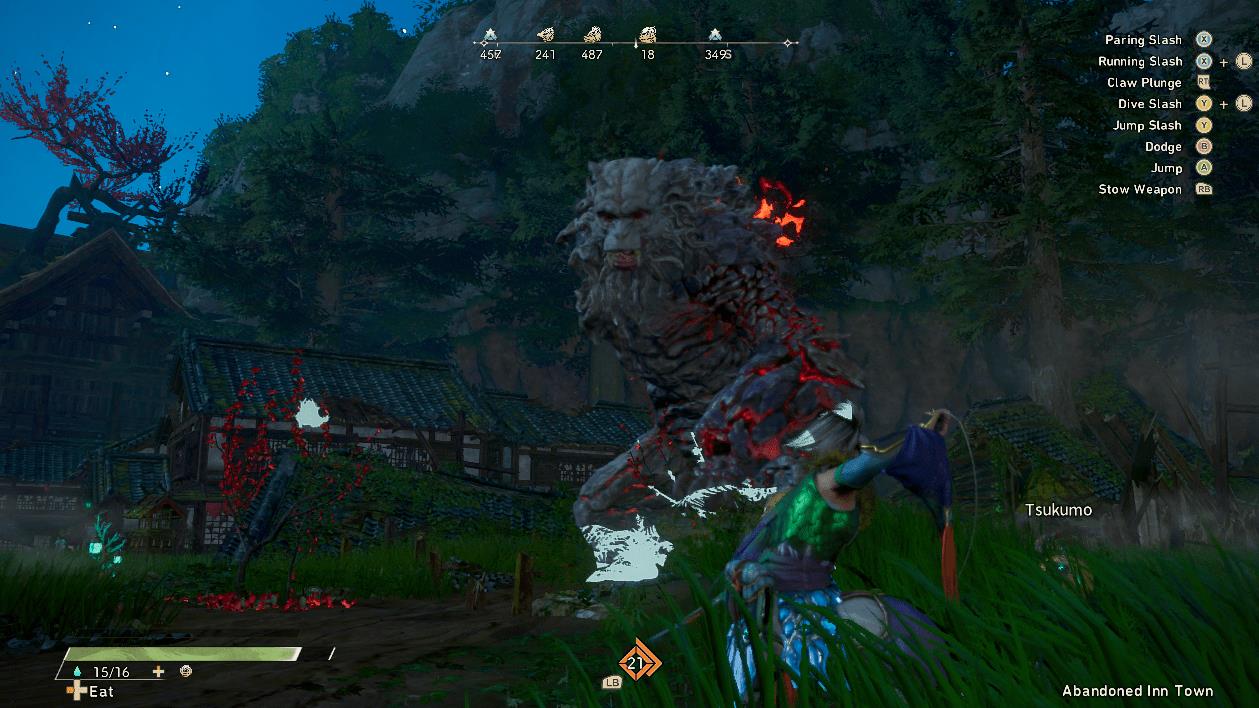The height and width of the screenshot is (708, 1259).
Task: Select the nearest beast marker at 18
Action: pyautogui.click(x=647, y=35)
